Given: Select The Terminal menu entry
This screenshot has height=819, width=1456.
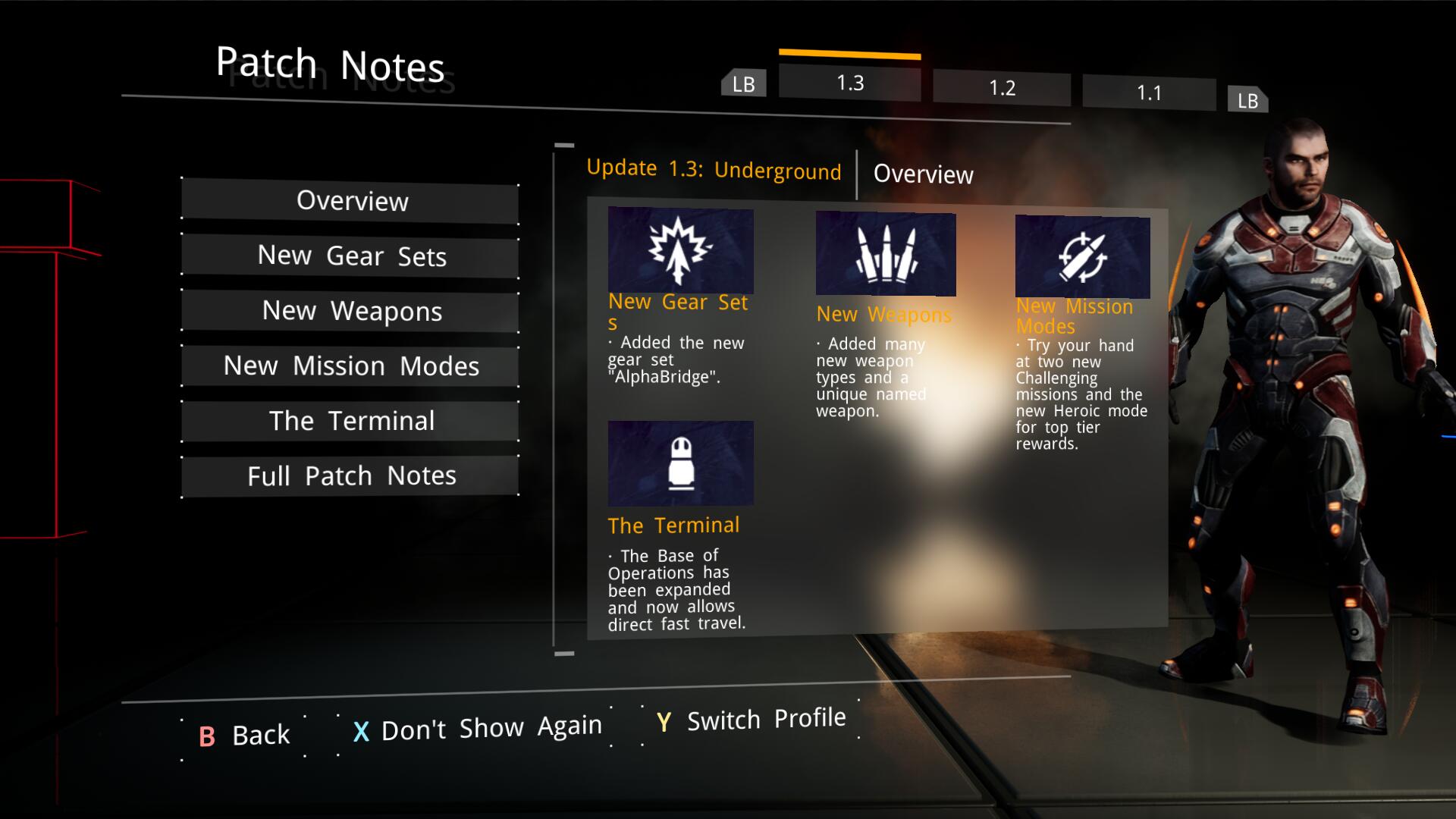Looking at the screenshot, I should (x=350, y=421).
